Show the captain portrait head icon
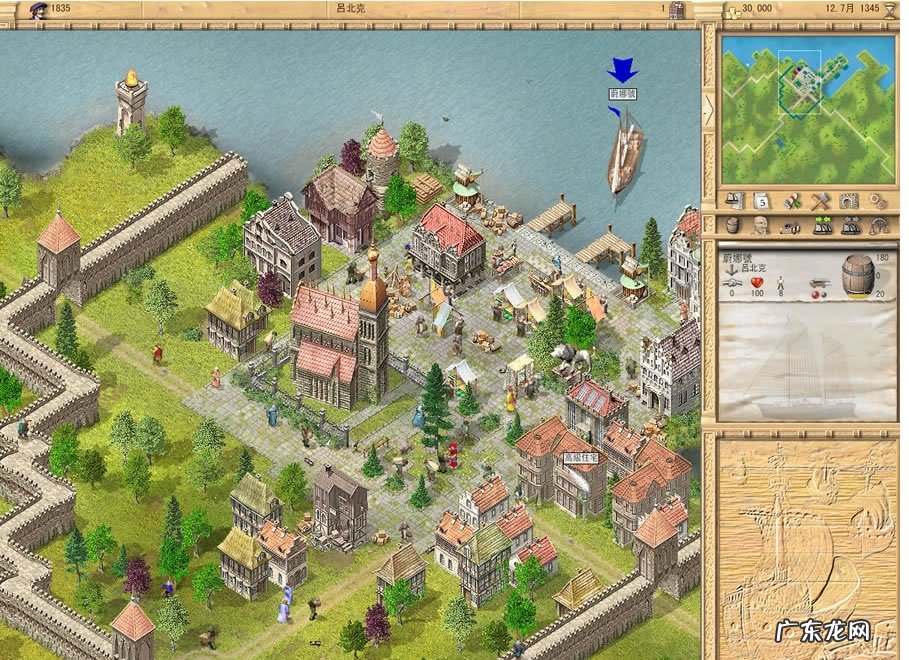This screenshot has height=660, width=909. coord(761,227)
